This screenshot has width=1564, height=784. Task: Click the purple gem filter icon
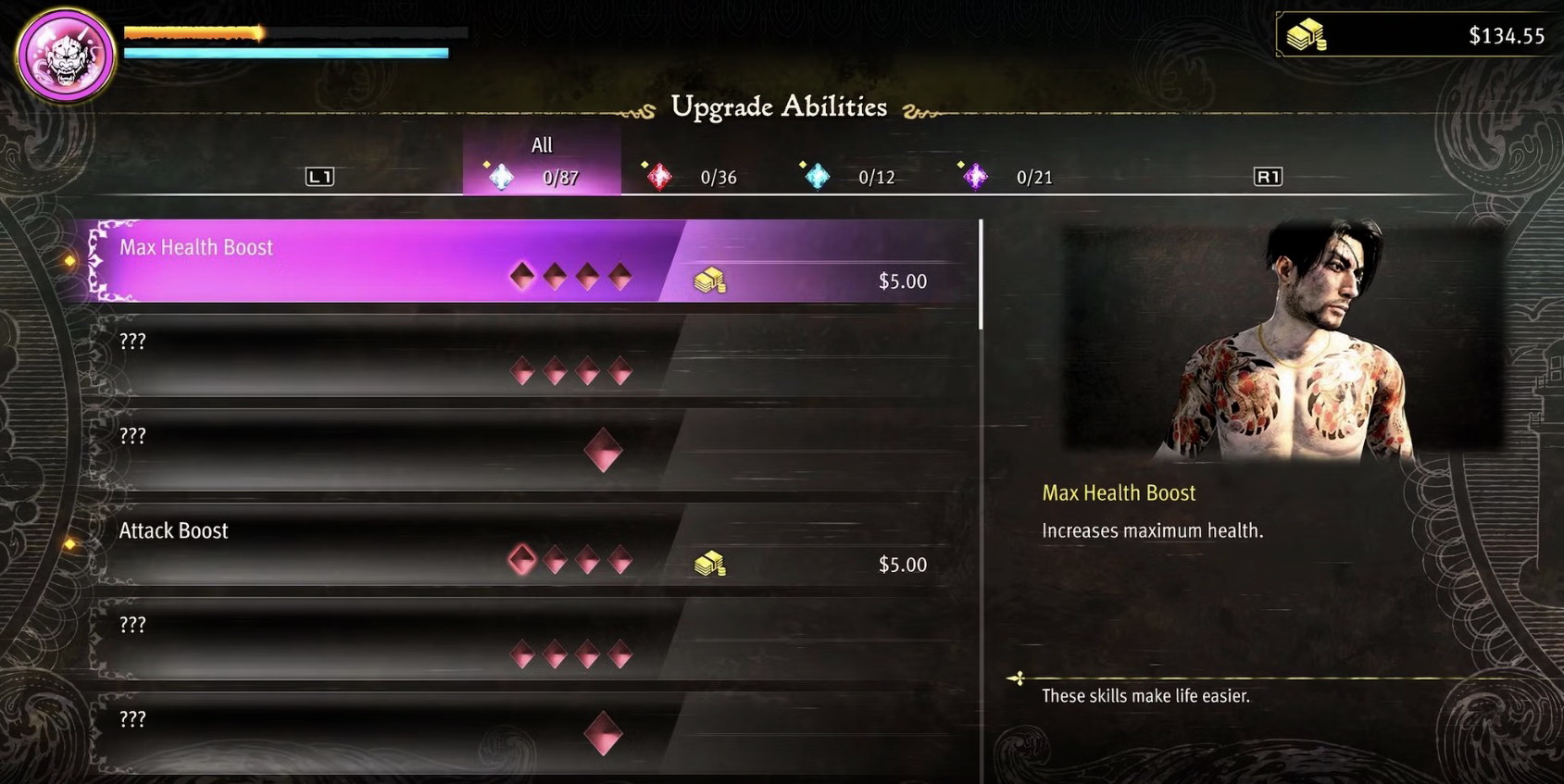pos(973,176)
